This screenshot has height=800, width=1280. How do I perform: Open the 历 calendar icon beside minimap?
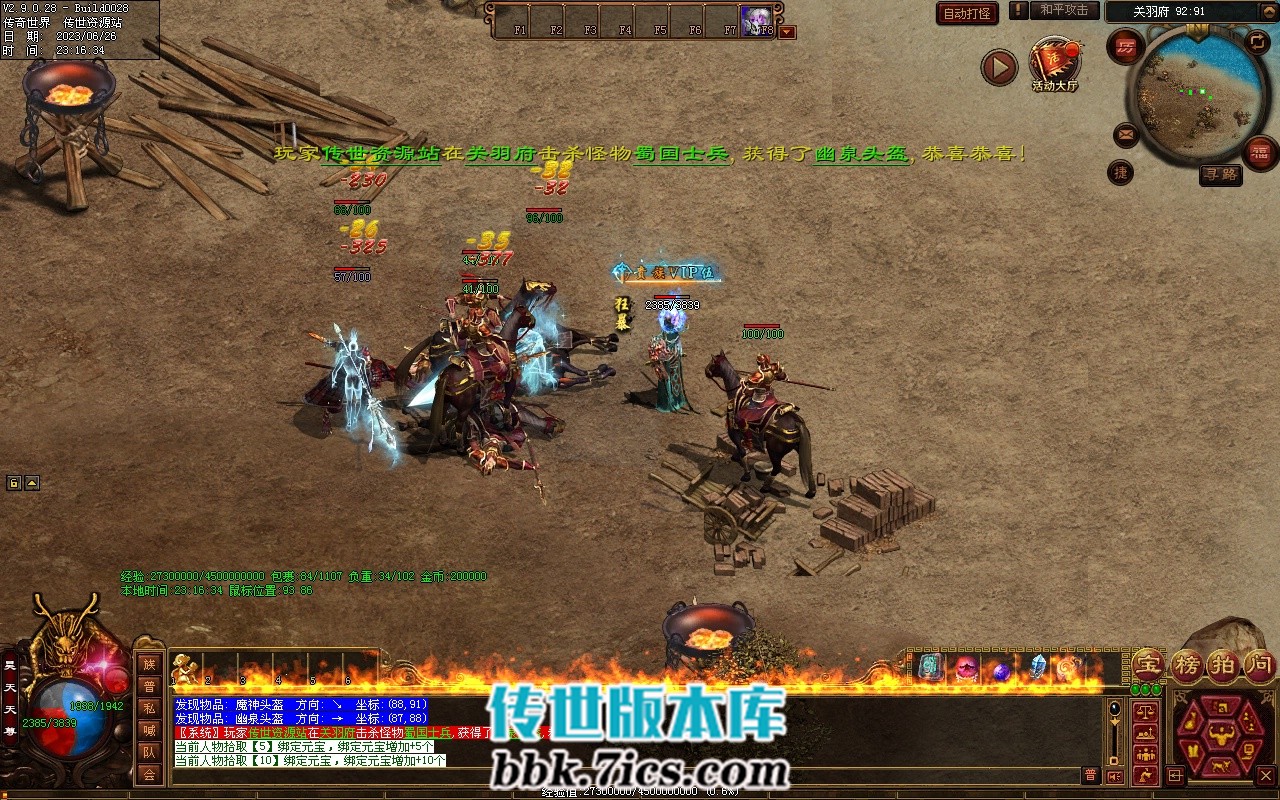point(1126,47)
